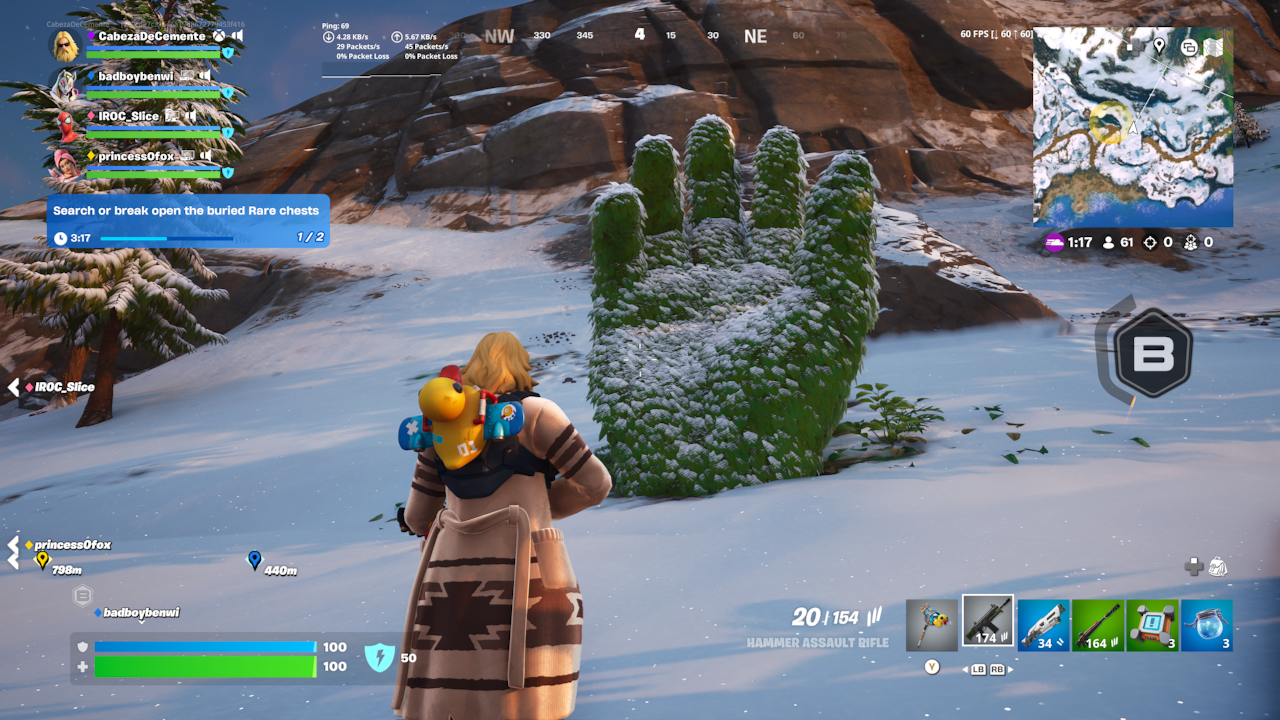The image size is (1280, 720).
Task: Click the compass NE heading
Action: 755,36
